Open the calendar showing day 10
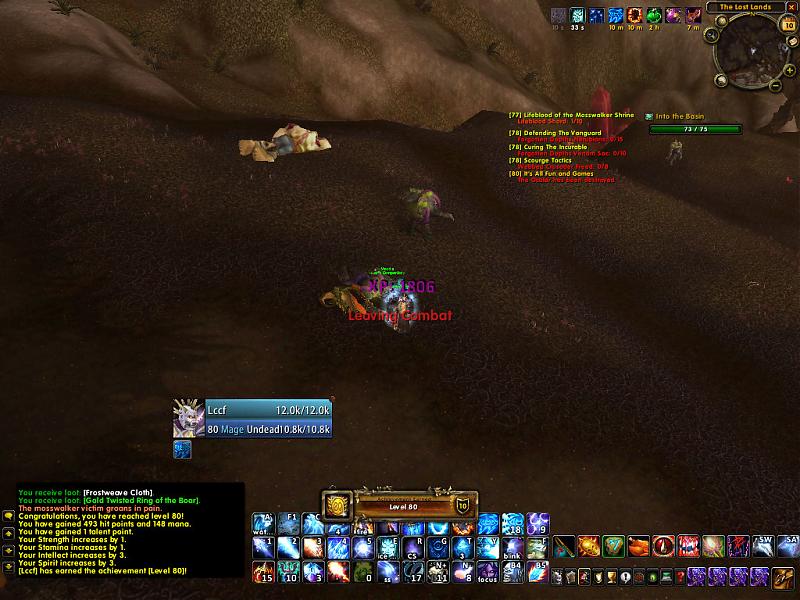Screen dimensions: 800x600 [x=789, y=24]
